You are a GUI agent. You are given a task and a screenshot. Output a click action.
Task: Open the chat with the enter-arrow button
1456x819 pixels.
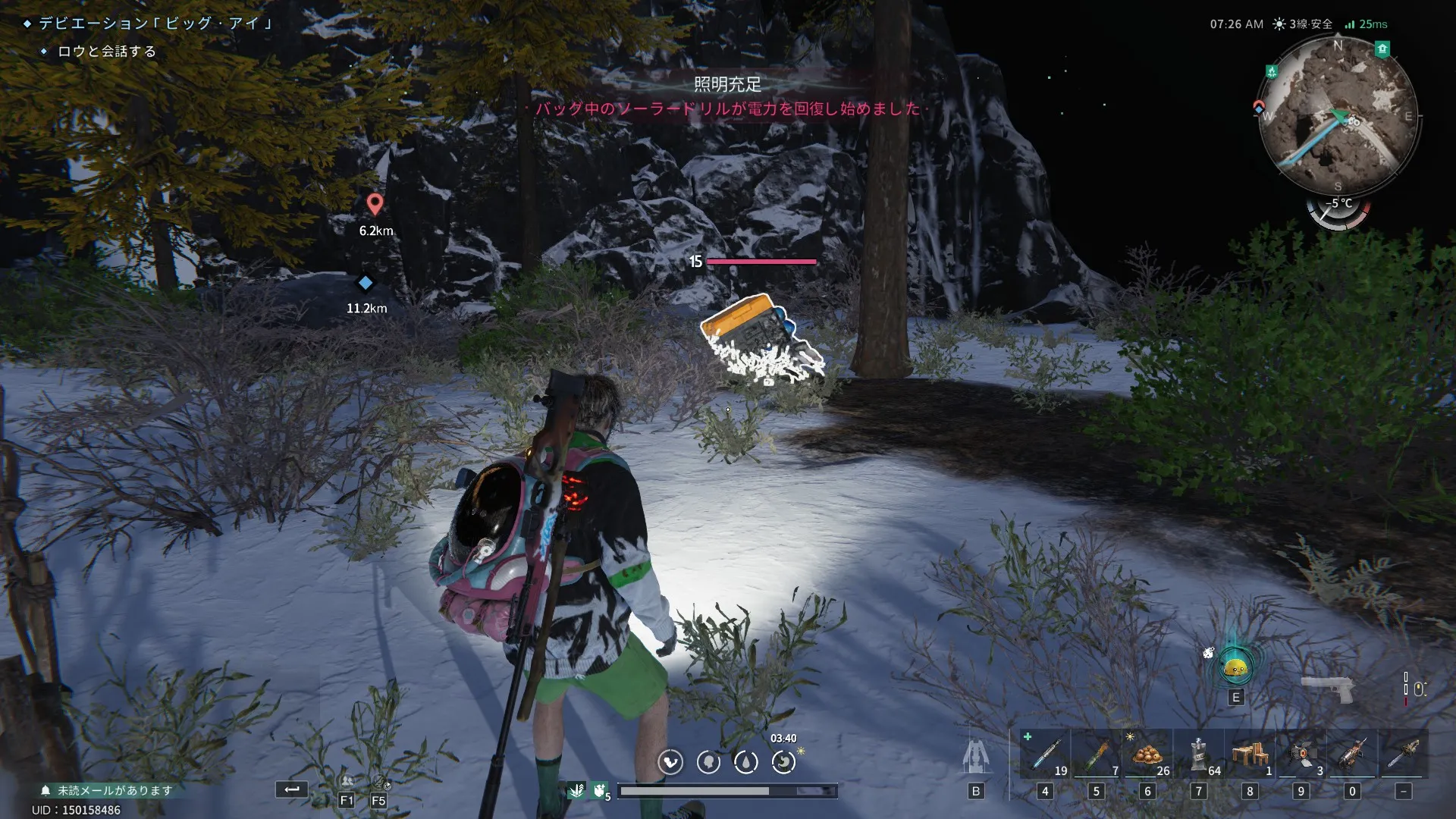pos(292,789)
